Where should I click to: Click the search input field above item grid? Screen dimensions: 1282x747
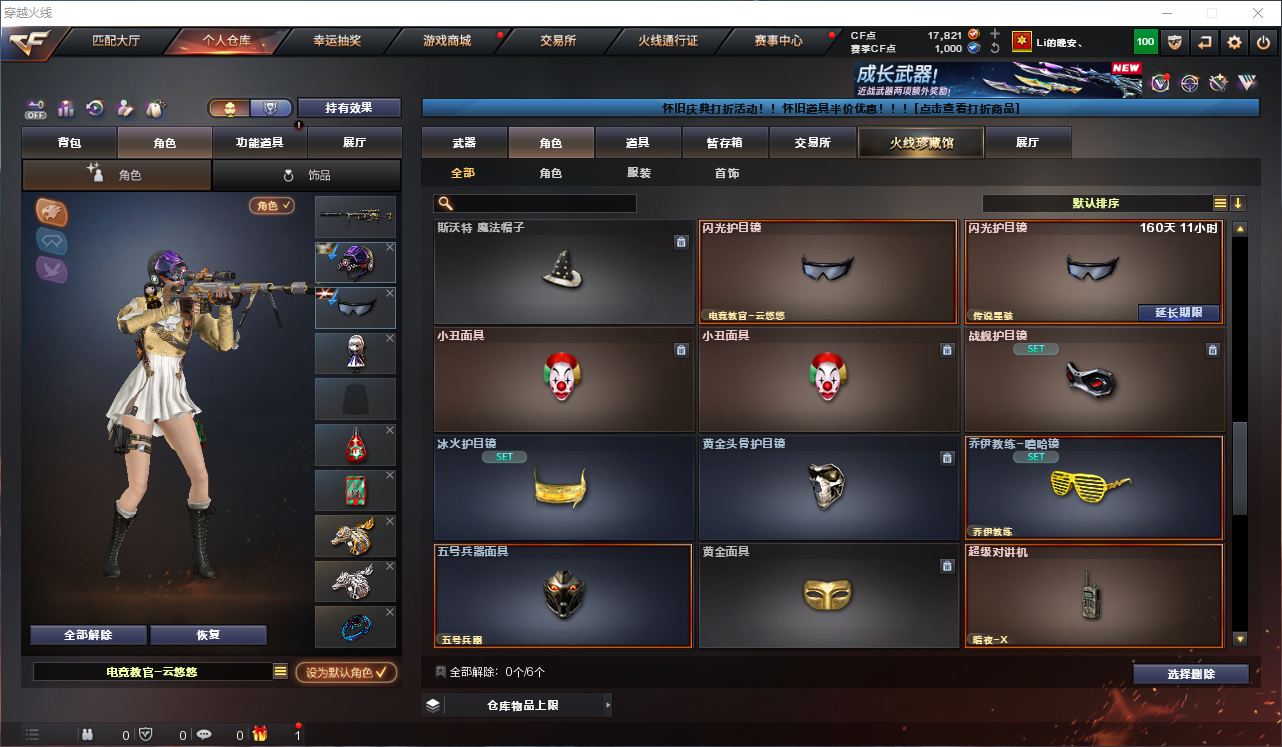(x=535, y=203)
